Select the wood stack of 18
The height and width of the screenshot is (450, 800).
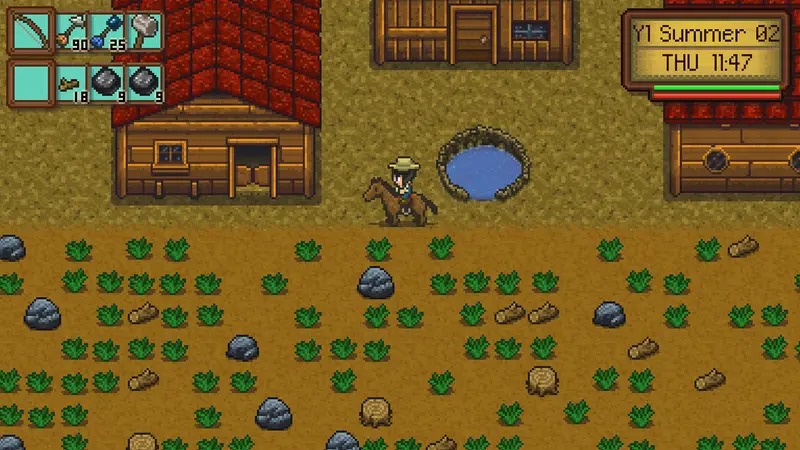pyautogui.click(x=70, y=81)
